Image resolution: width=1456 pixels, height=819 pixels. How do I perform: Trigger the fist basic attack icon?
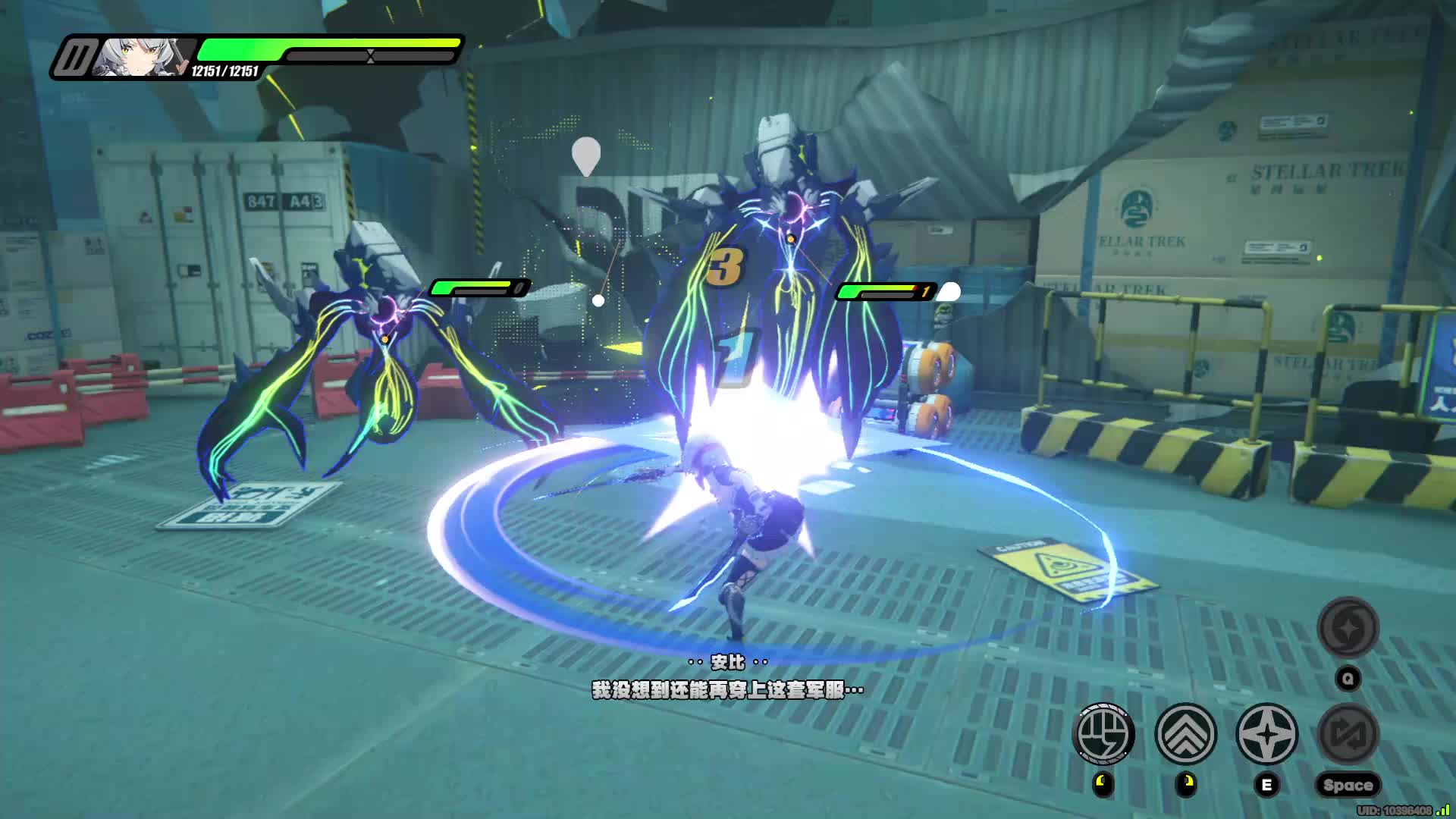point(1104,733)
